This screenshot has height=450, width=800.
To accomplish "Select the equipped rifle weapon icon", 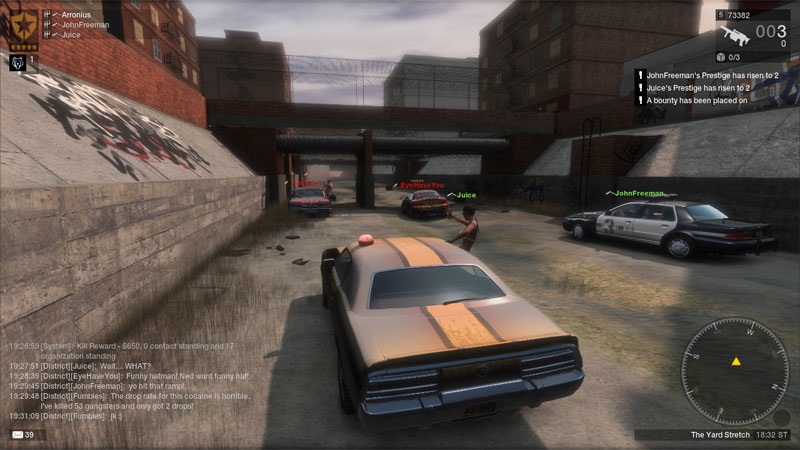I will (x=736, y=36).
